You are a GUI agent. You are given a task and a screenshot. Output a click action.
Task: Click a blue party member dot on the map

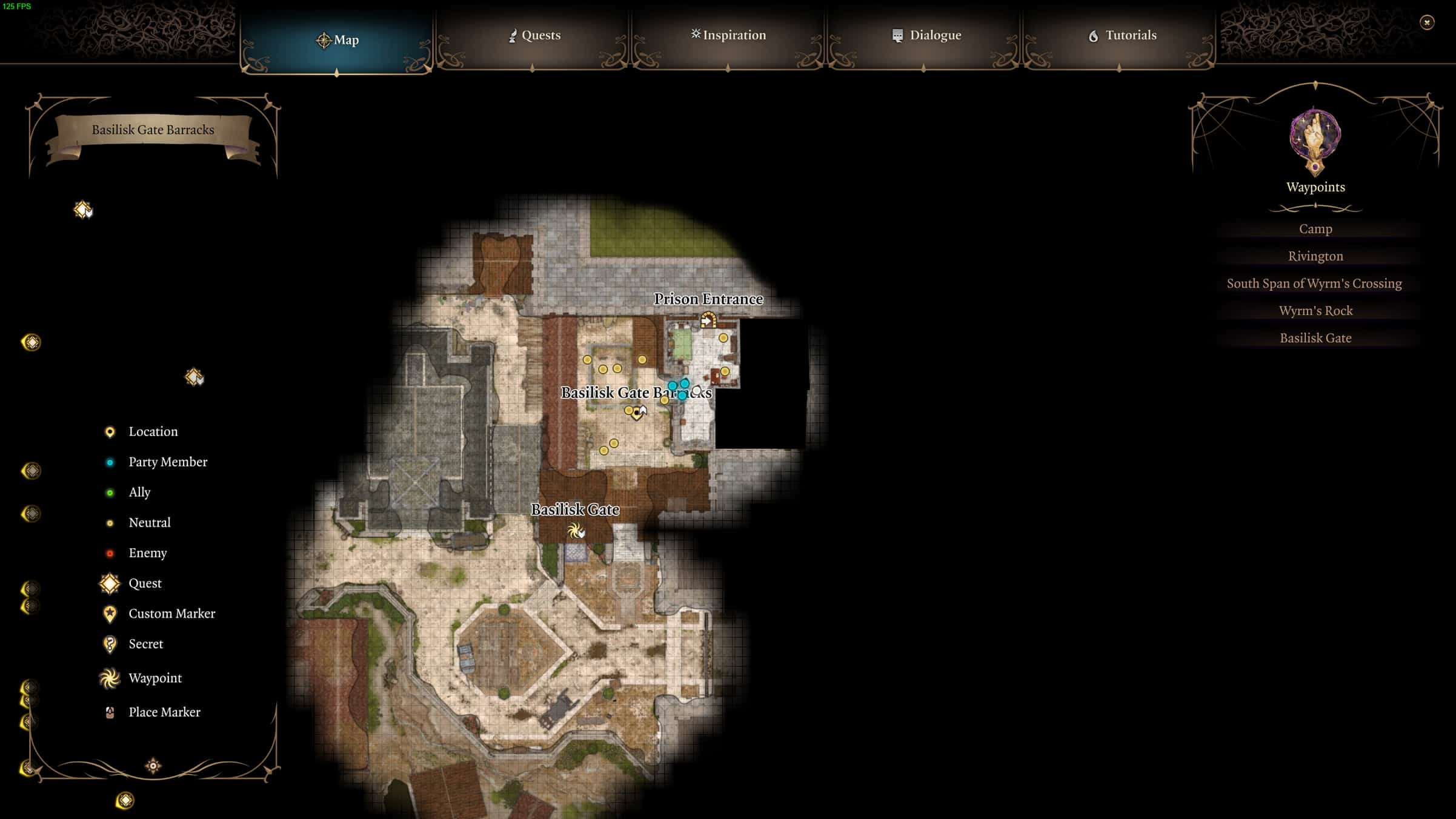click(673, 384)
